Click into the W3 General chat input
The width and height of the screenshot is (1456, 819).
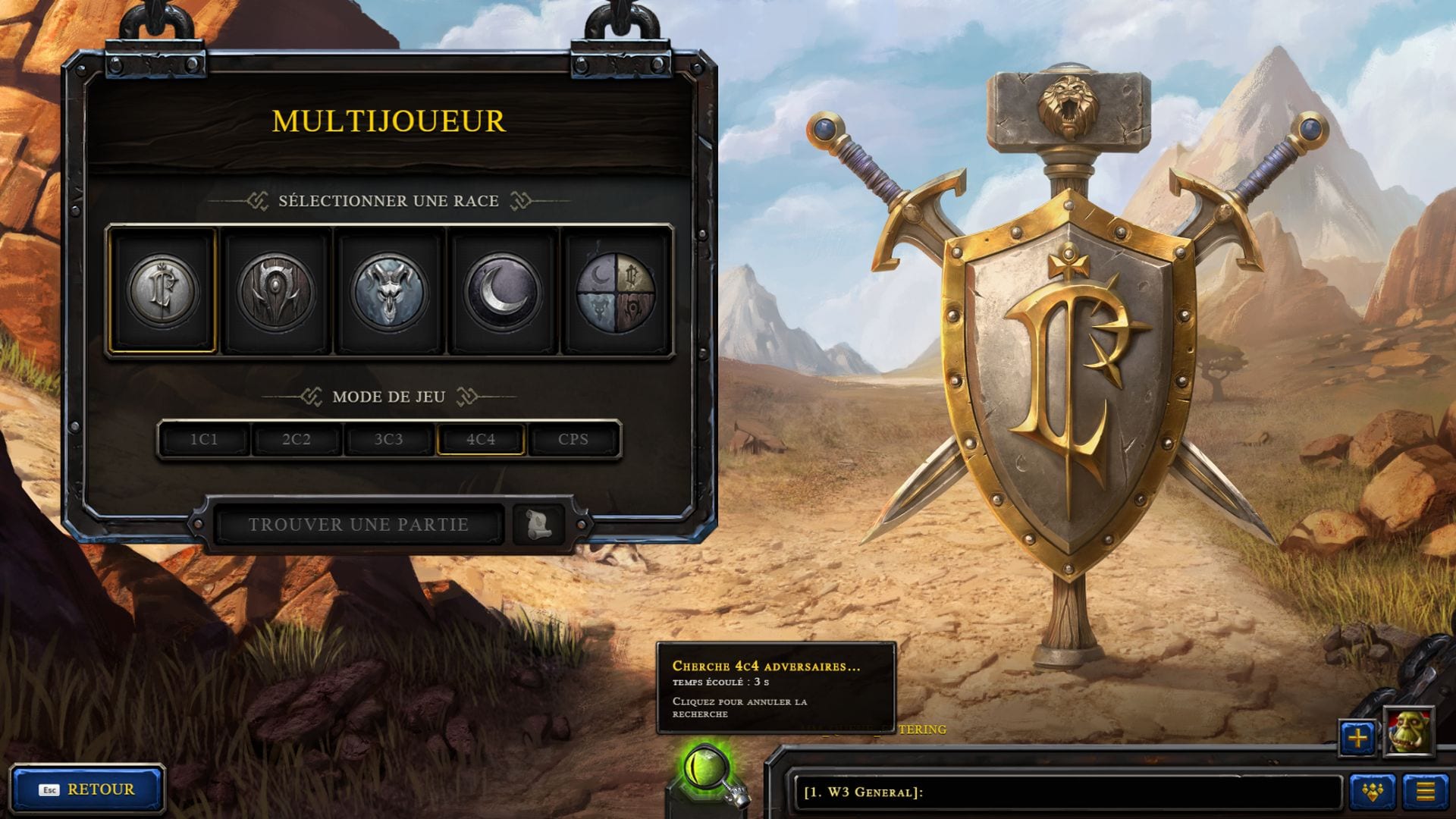1062,792
